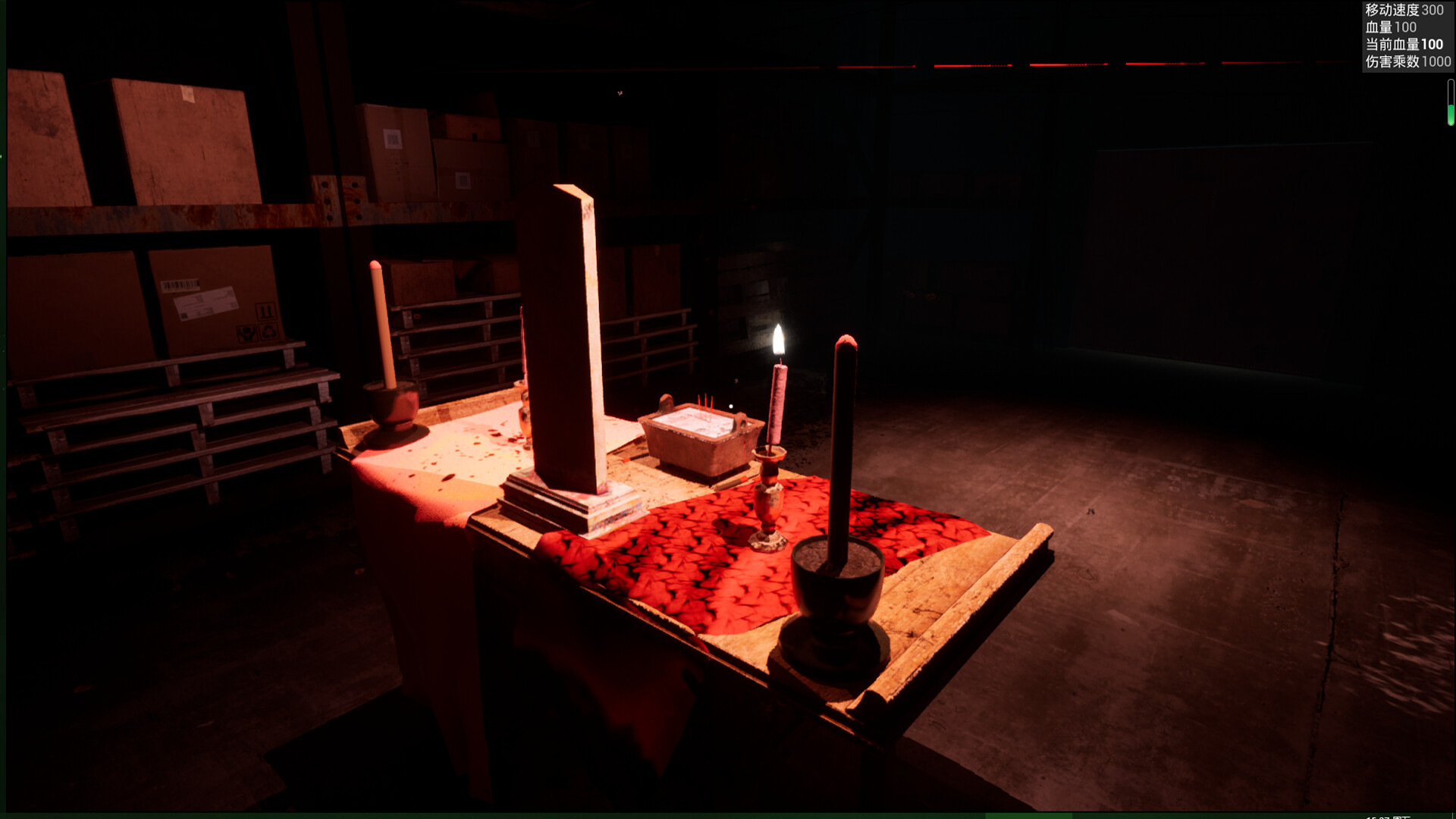Click the HUD stats panel background
Viewport: 1456px width, 819px height.
point(1407,36)
